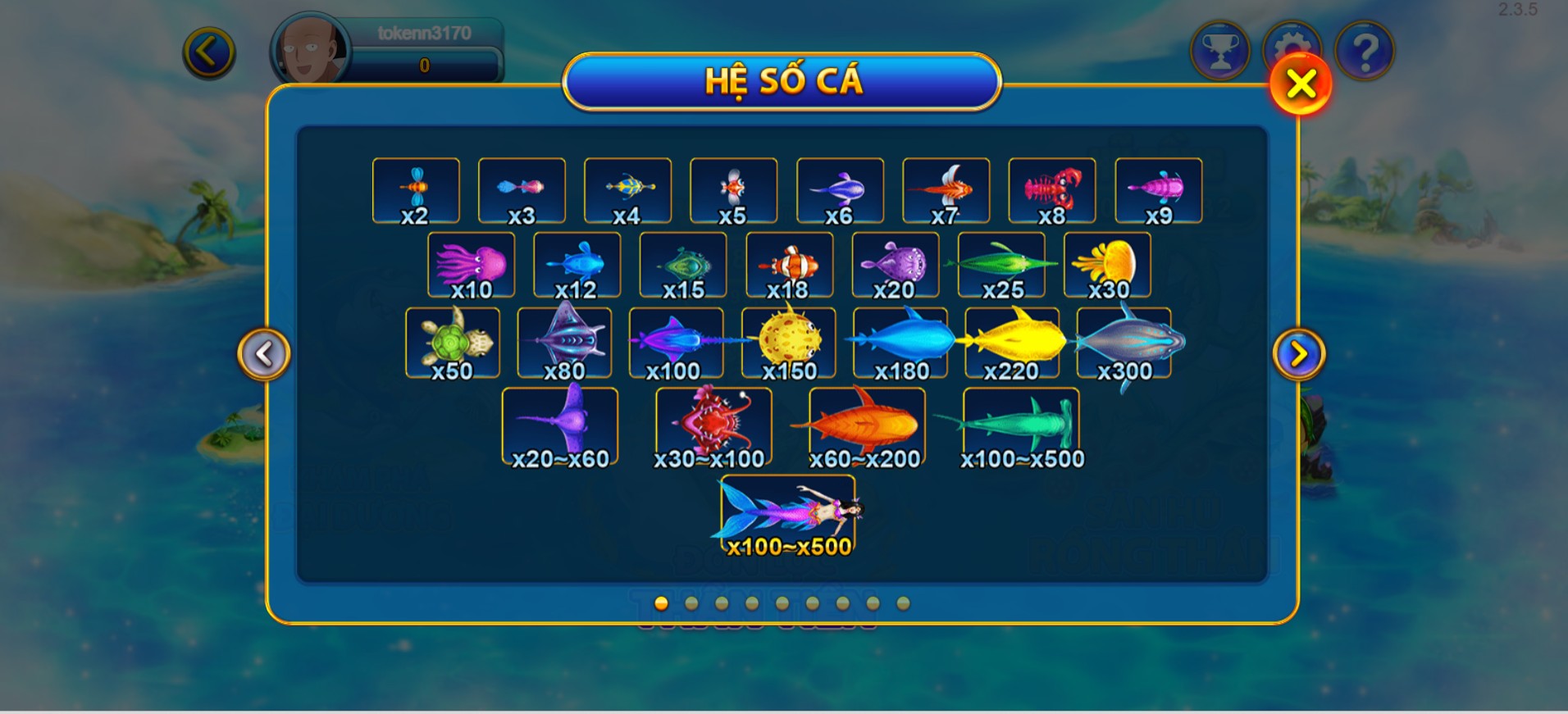Select the pink octopus x10 tile

tap(472, 266)
